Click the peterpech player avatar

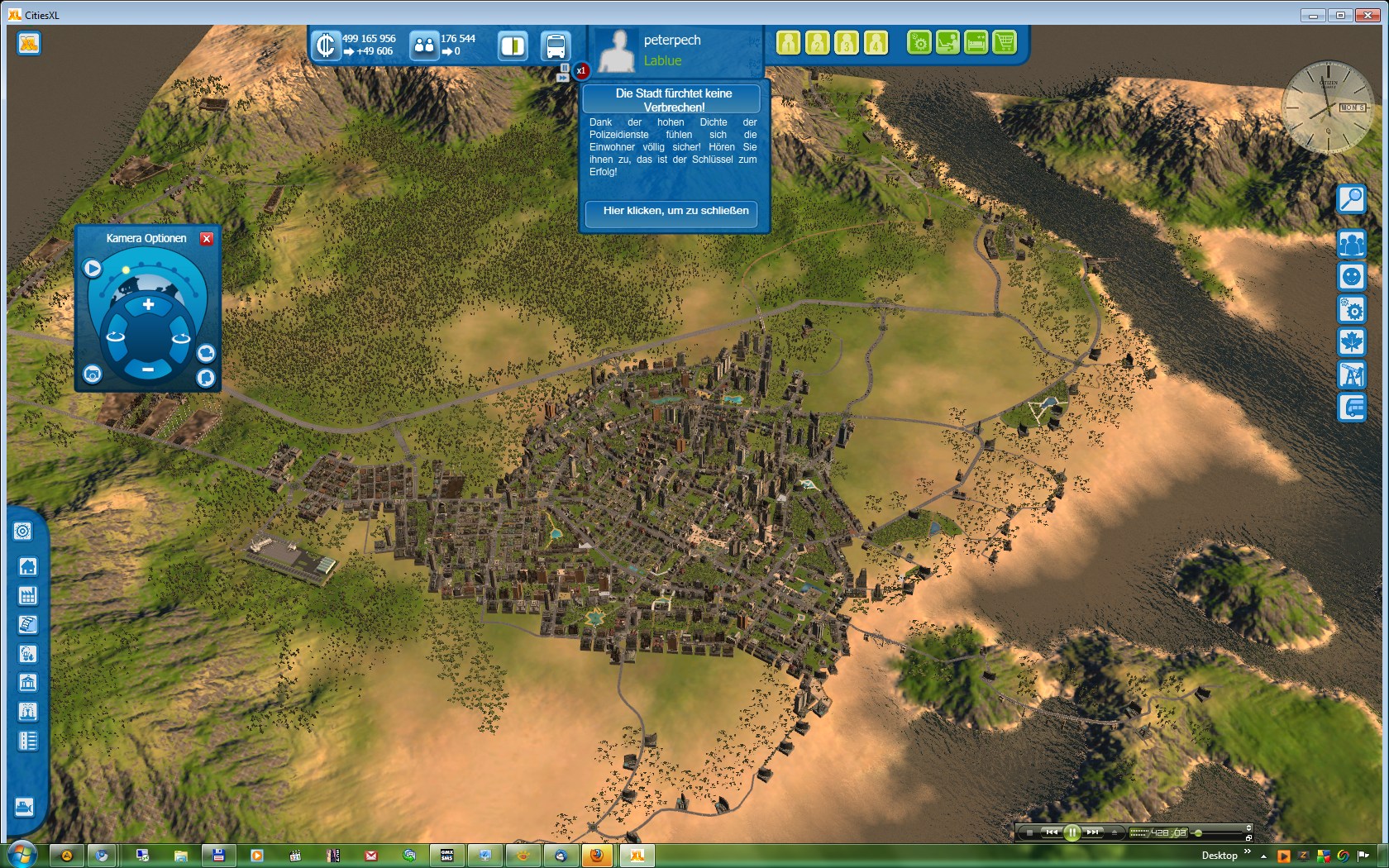pyautogui.click(x=617, y=50)
